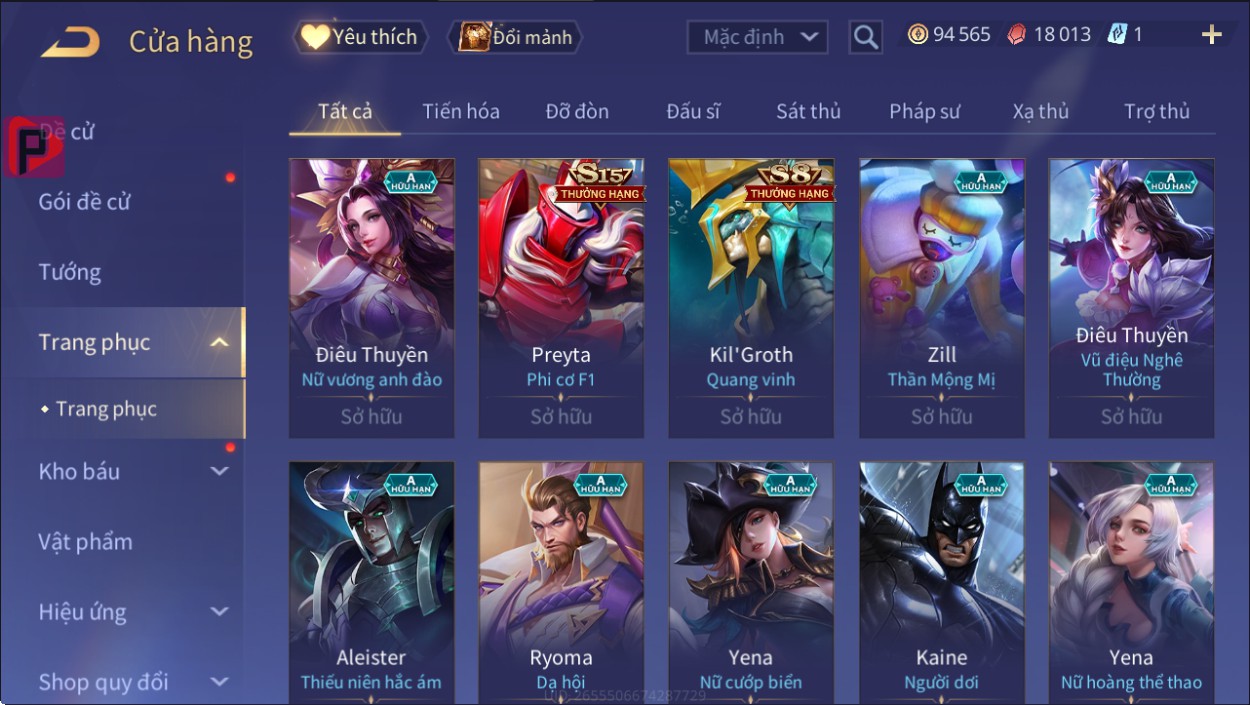The width and height of the screenshot is (1250, 705).
Task: Choose the Kil'Groth Quang vinh skin card
Action: tap(751, 298)
